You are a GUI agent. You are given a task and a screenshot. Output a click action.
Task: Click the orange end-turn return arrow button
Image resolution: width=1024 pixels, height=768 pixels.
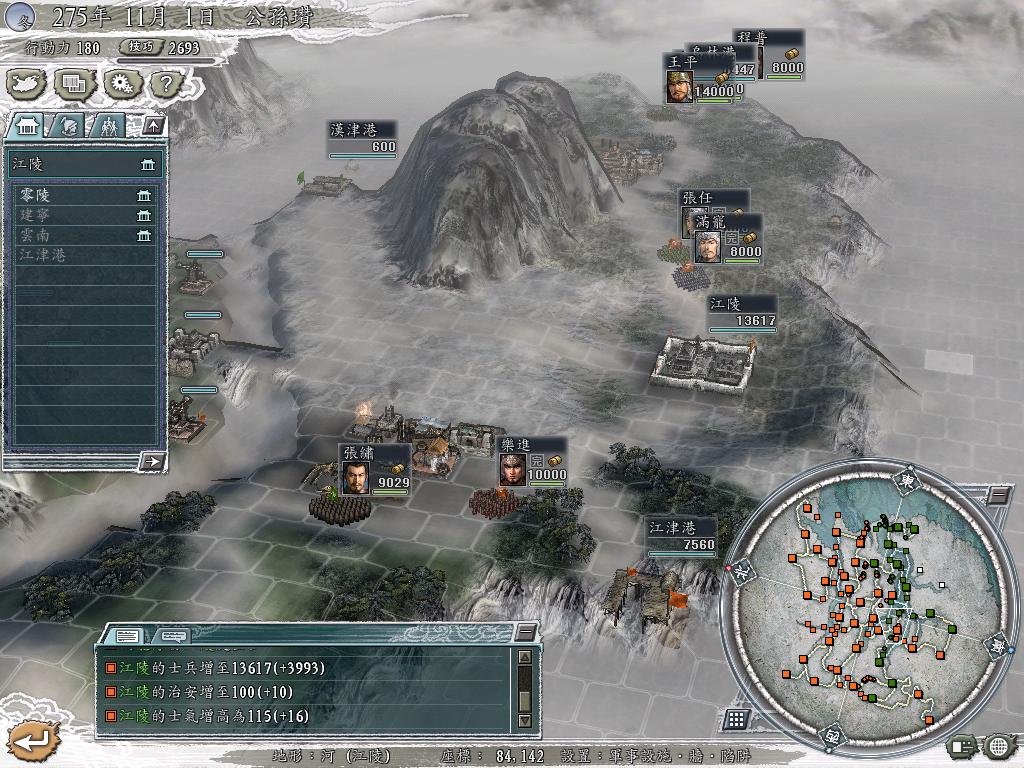(25, 741)
